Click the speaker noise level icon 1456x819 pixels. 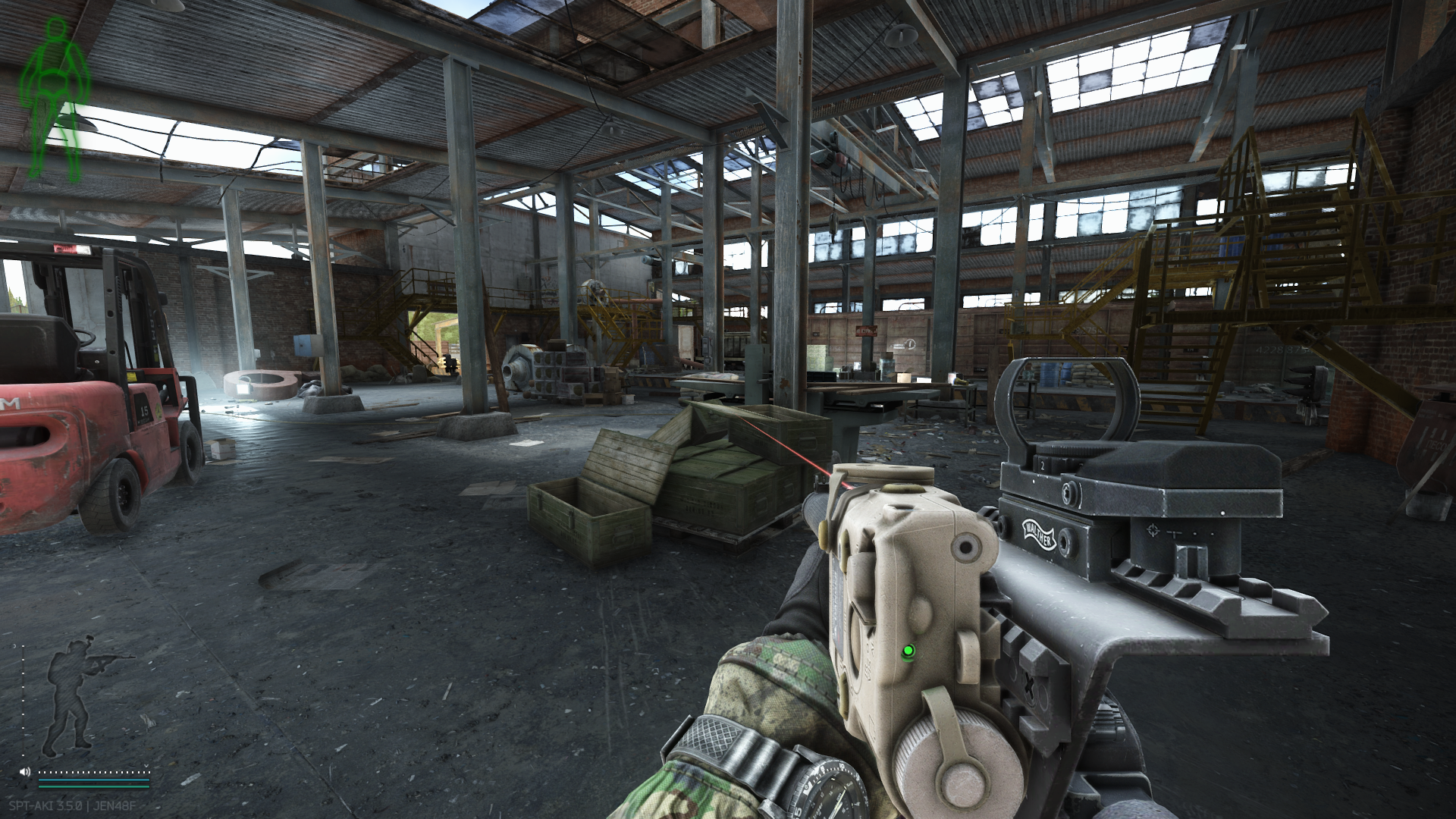click(25, 772)
